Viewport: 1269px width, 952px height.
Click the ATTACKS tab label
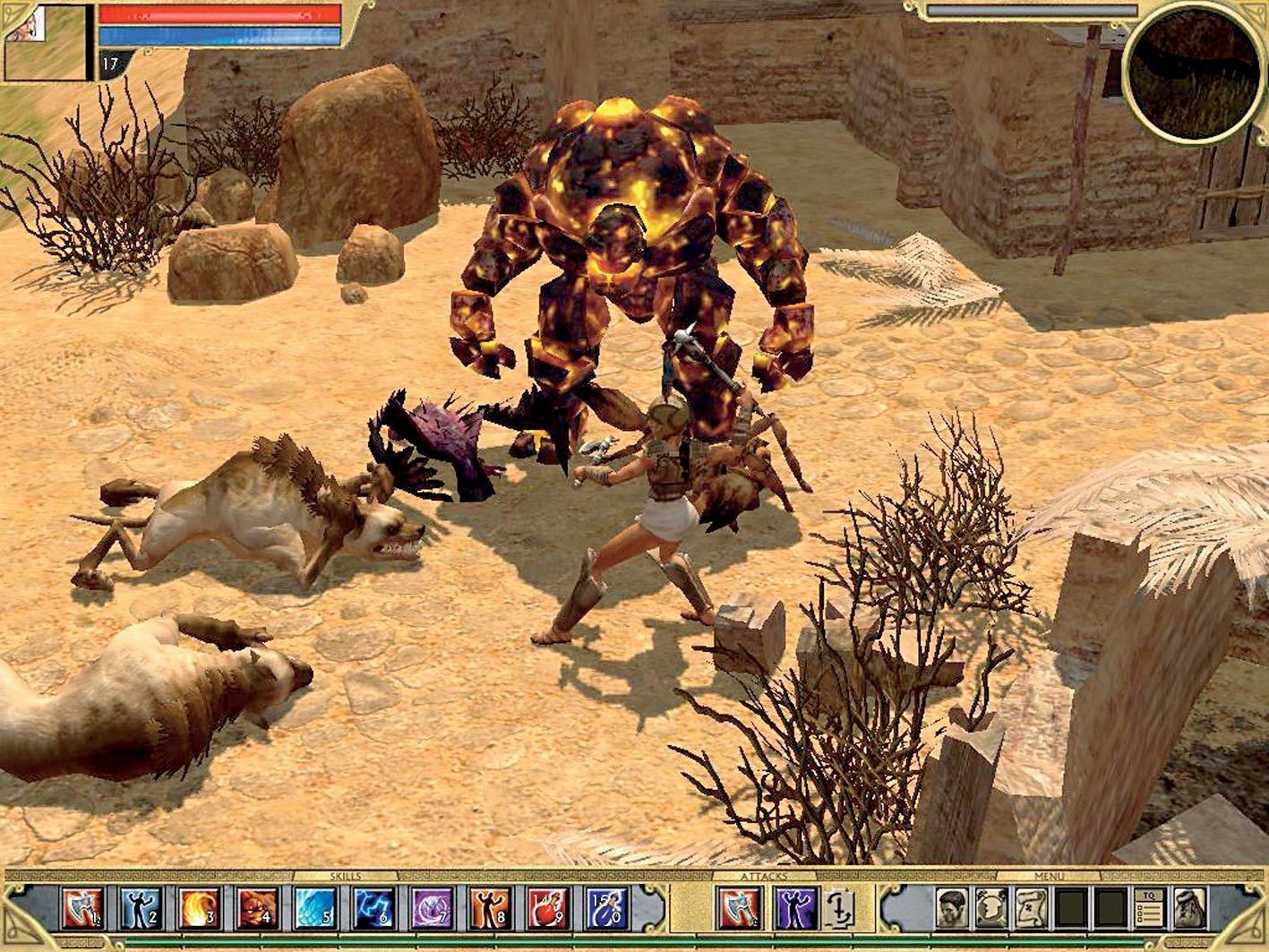pyautogui.click(x=766, y=878)
